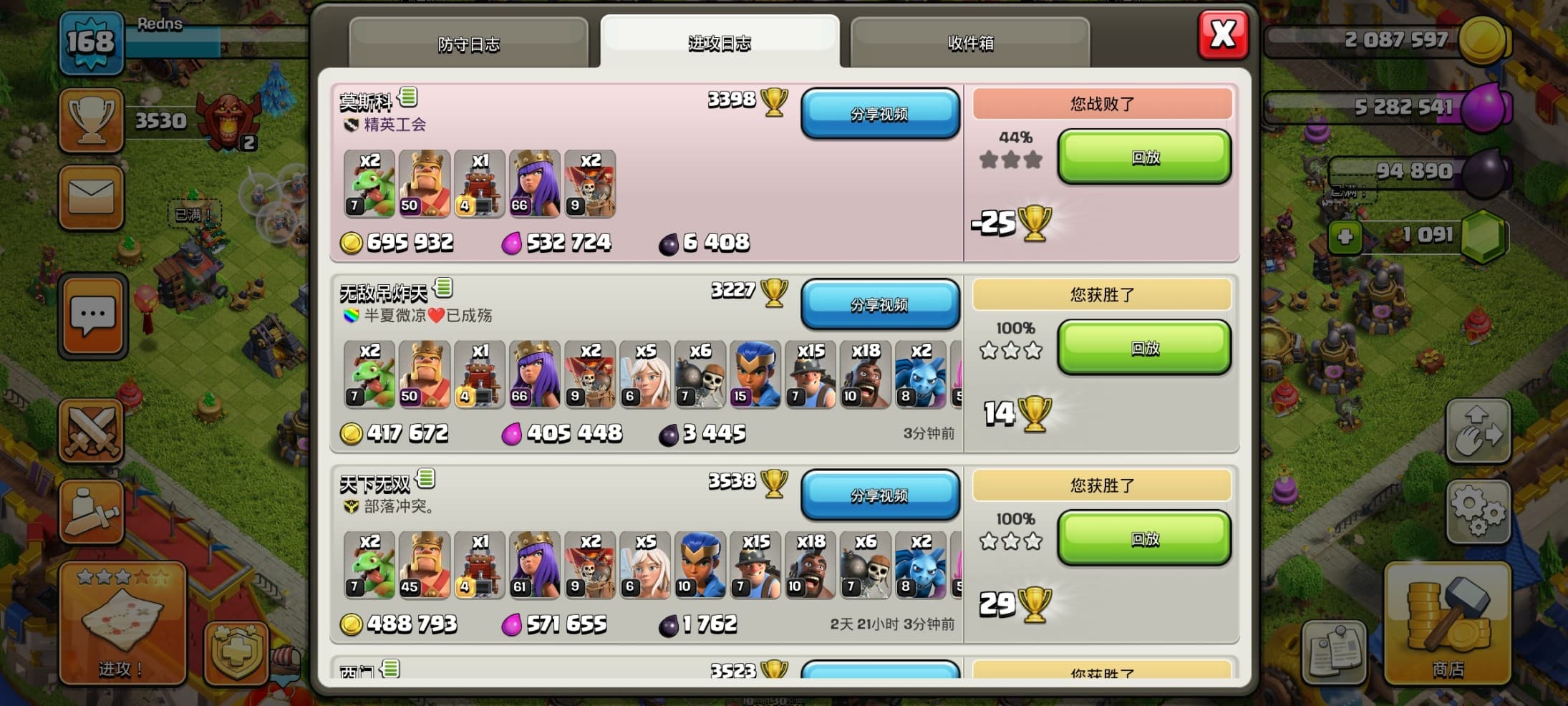Select the 进攻日志 tab
This screenshot has width=1568, height=706.
coord(719,43)
